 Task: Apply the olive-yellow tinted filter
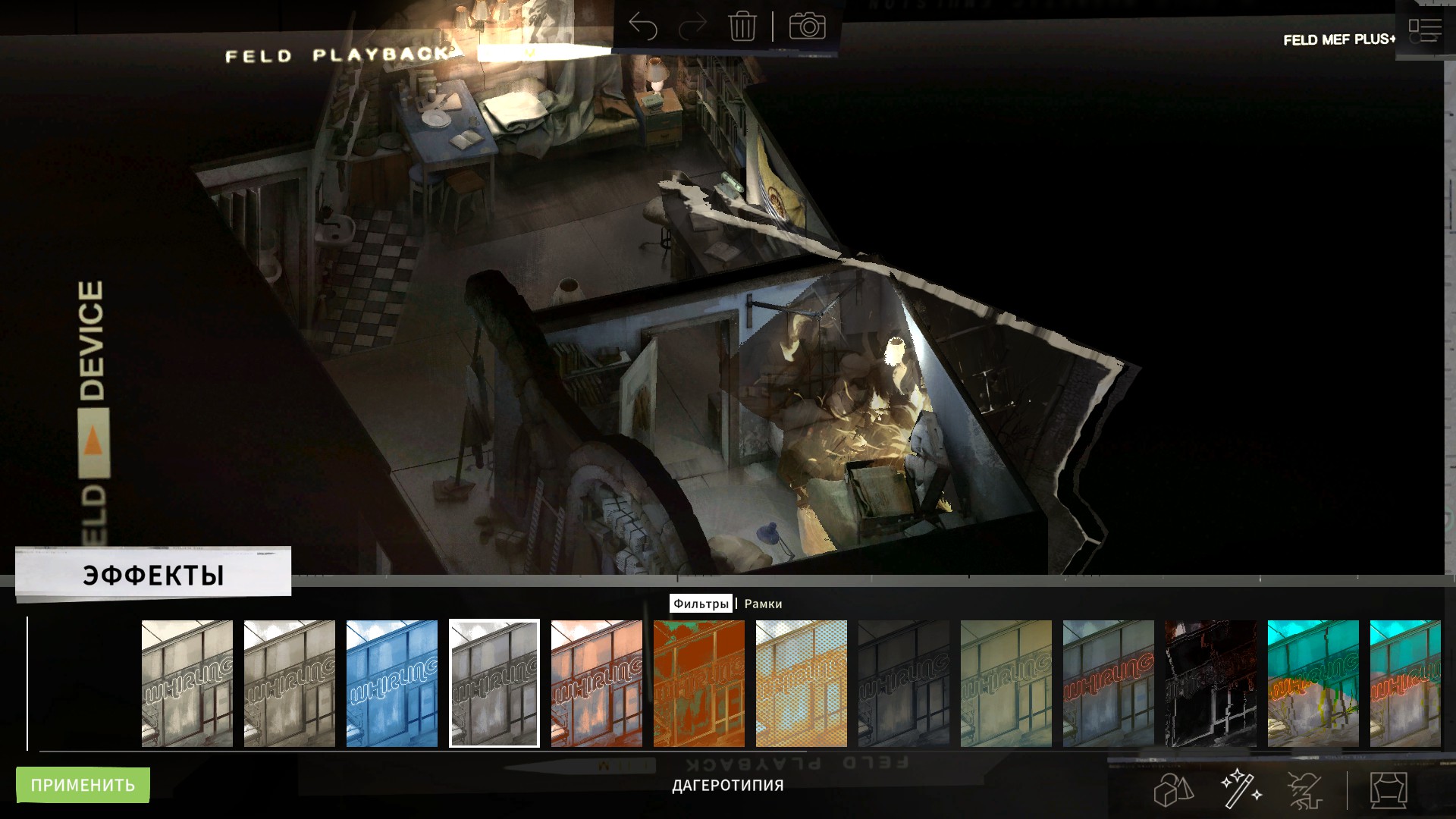(1006, 683)
